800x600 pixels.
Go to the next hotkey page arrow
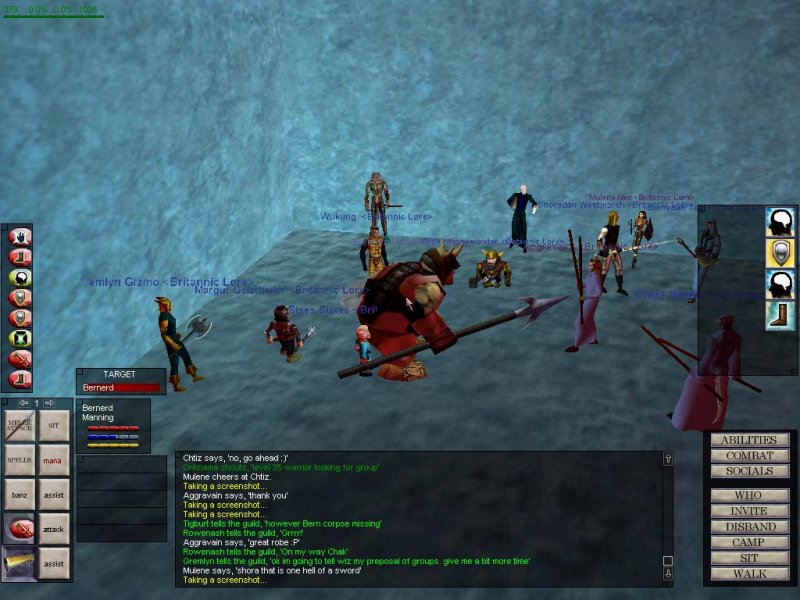[x=50, y=403]
